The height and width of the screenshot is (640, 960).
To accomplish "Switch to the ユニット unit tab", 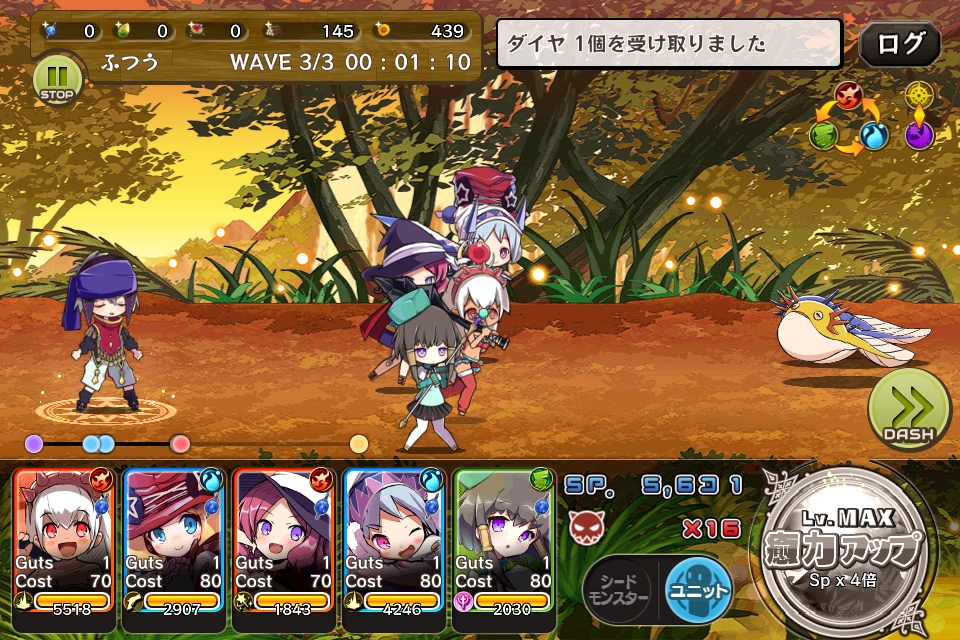I will tap(698, 588).
